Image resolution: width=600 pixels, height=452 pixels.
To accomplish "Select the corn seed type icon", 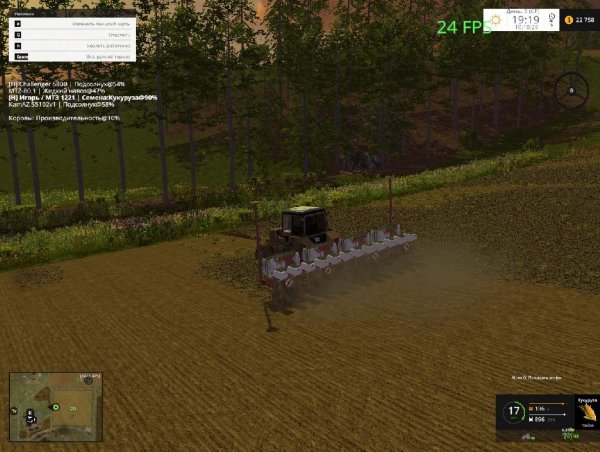I will tap(588, 412).
